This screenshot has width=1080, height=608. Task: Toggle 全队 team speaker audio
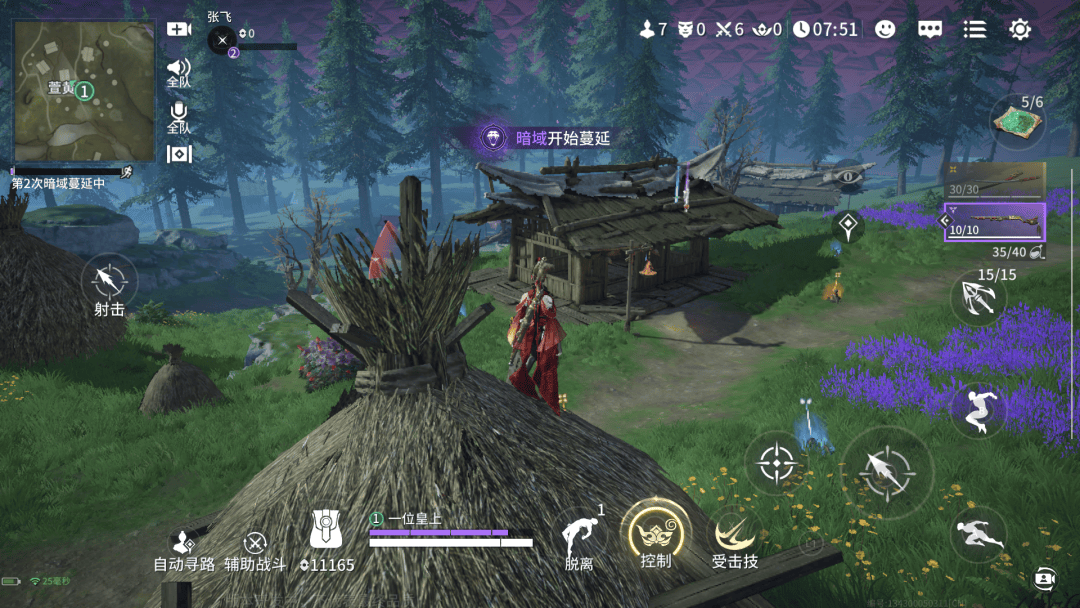179,68
